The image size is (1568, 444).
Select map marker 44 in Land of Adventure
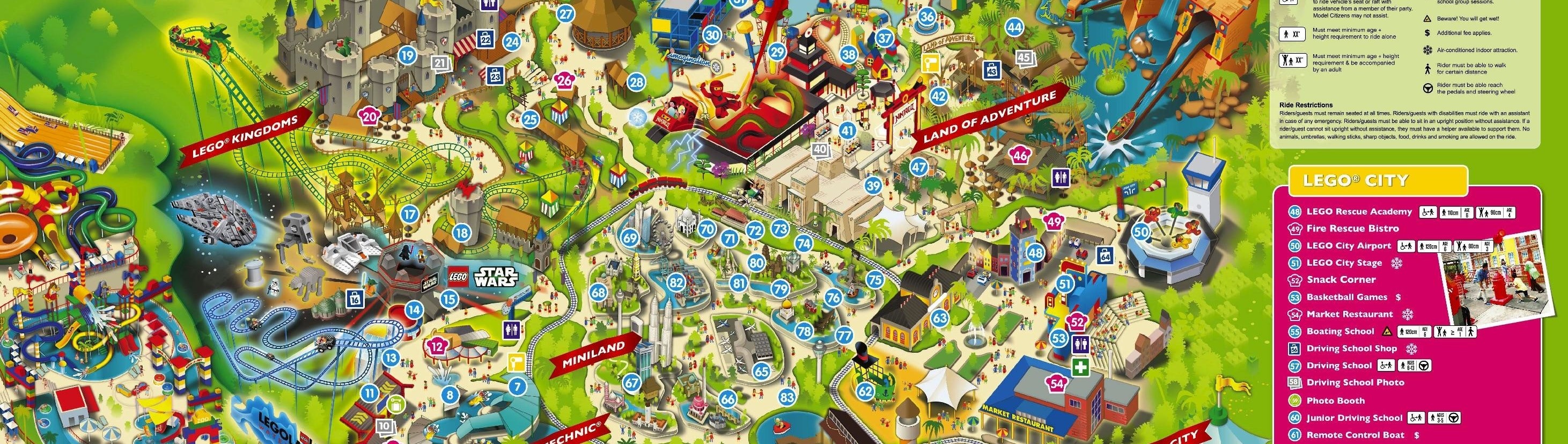pyautogui.click(x=1014, y=27)
